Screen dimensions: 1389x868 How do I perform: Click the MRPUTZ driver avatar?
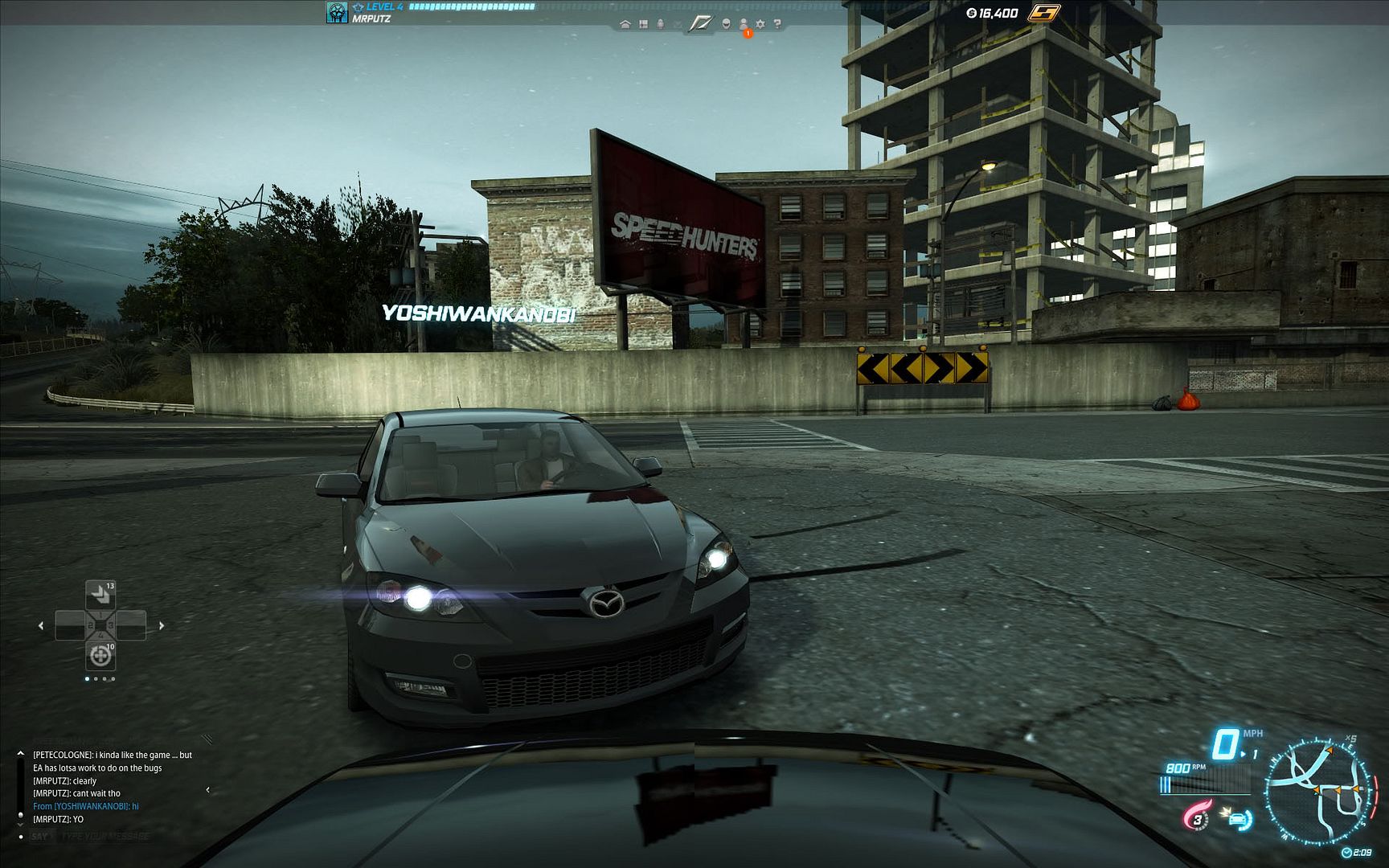coord(337,12)
